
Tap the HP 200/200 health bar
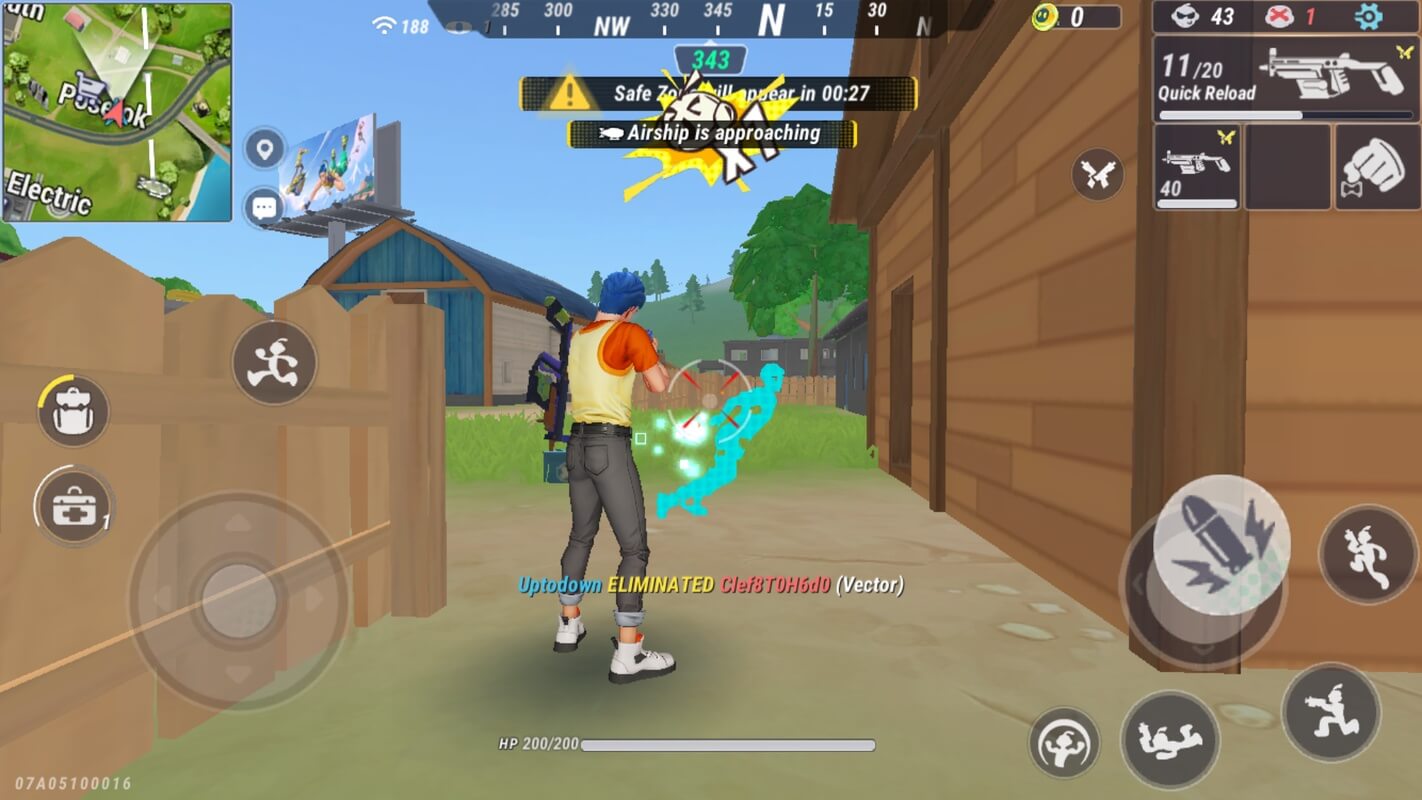point(700,745)
